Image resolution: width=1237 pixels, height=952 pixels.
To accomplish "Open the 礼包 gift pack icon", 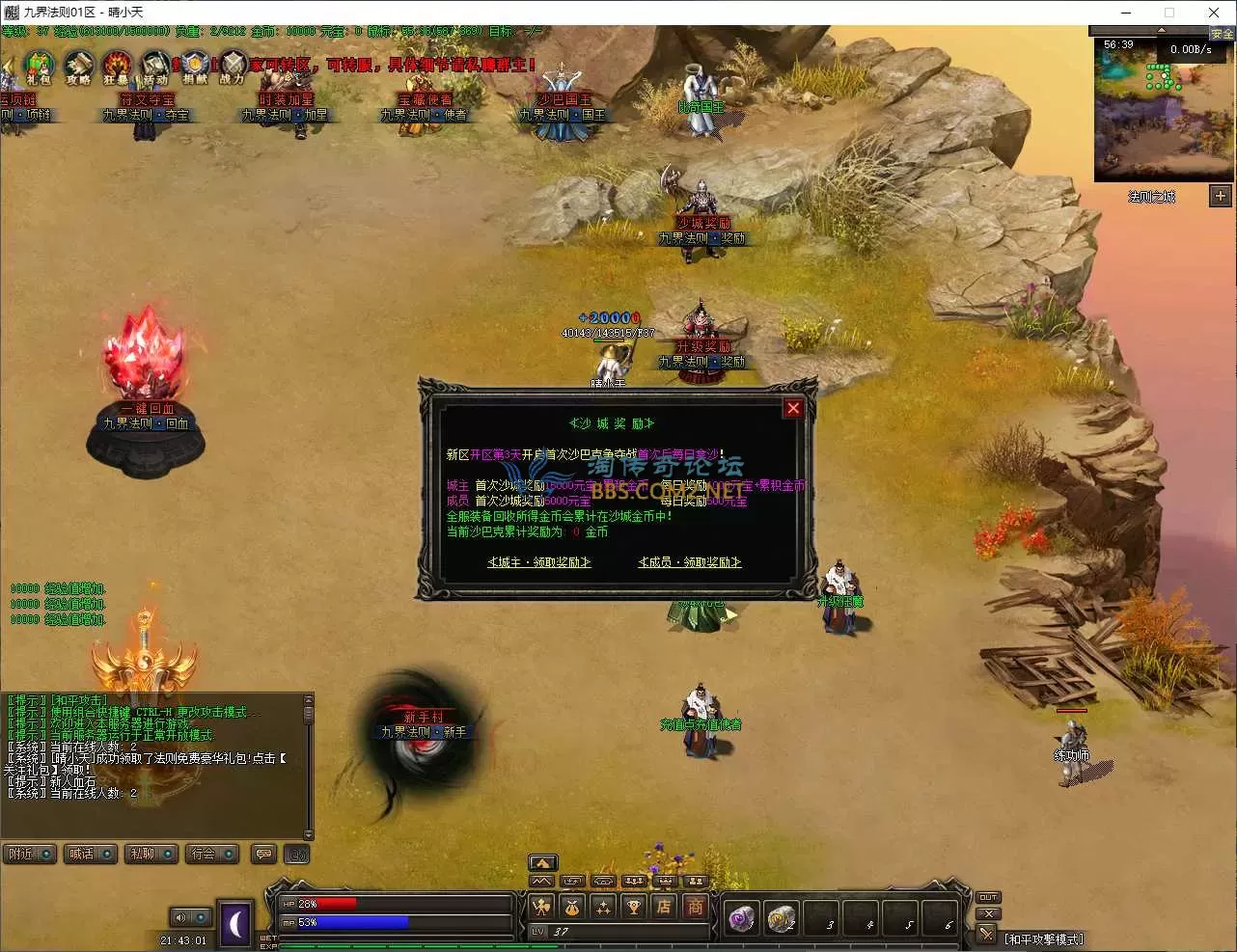I will pos(38,68).
